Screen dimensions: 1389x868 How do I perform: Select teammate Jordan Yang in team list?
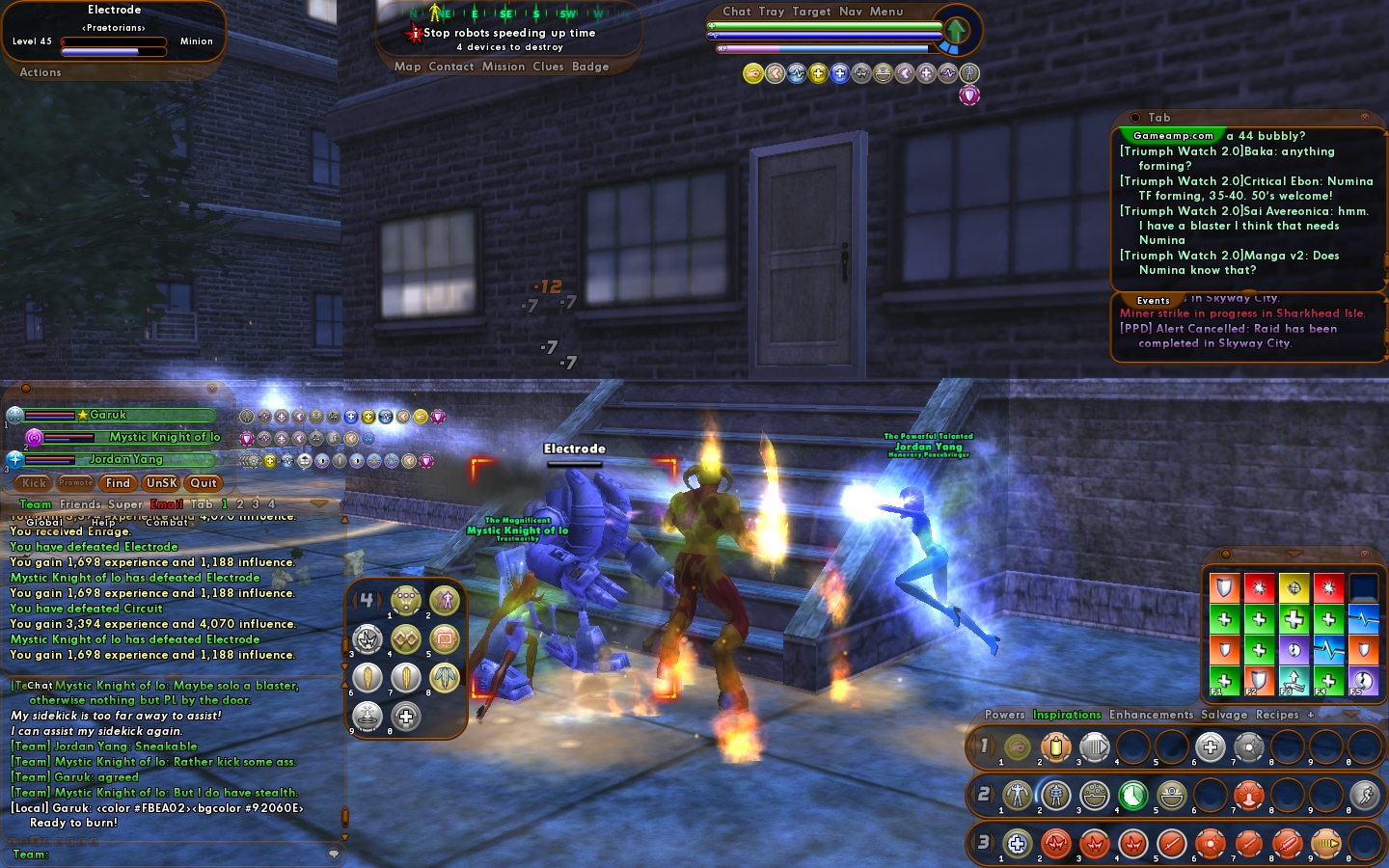click(125, 459)
